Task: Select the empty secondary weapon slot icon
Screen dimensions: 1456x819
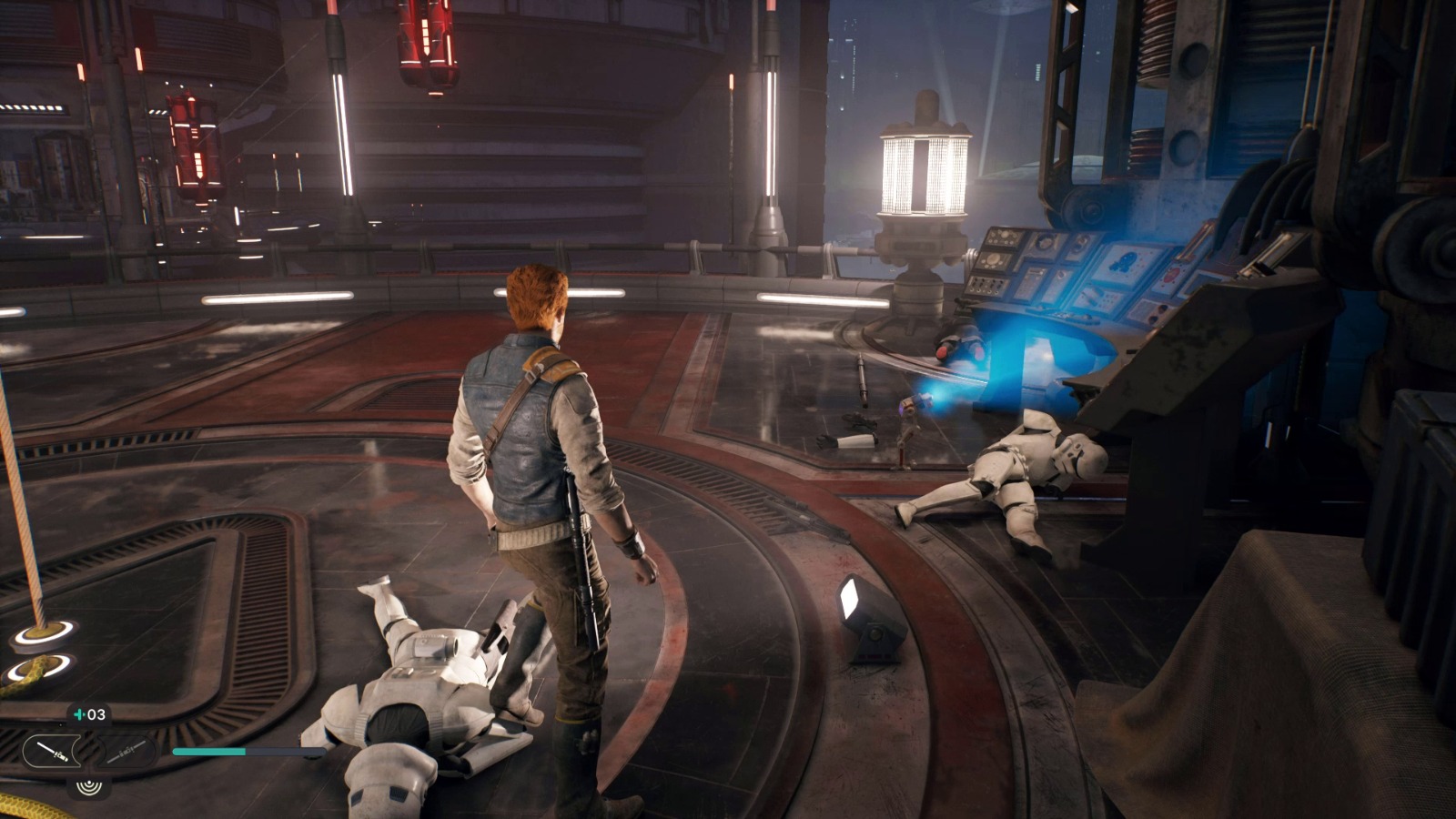Action: (x=127, y=752)
